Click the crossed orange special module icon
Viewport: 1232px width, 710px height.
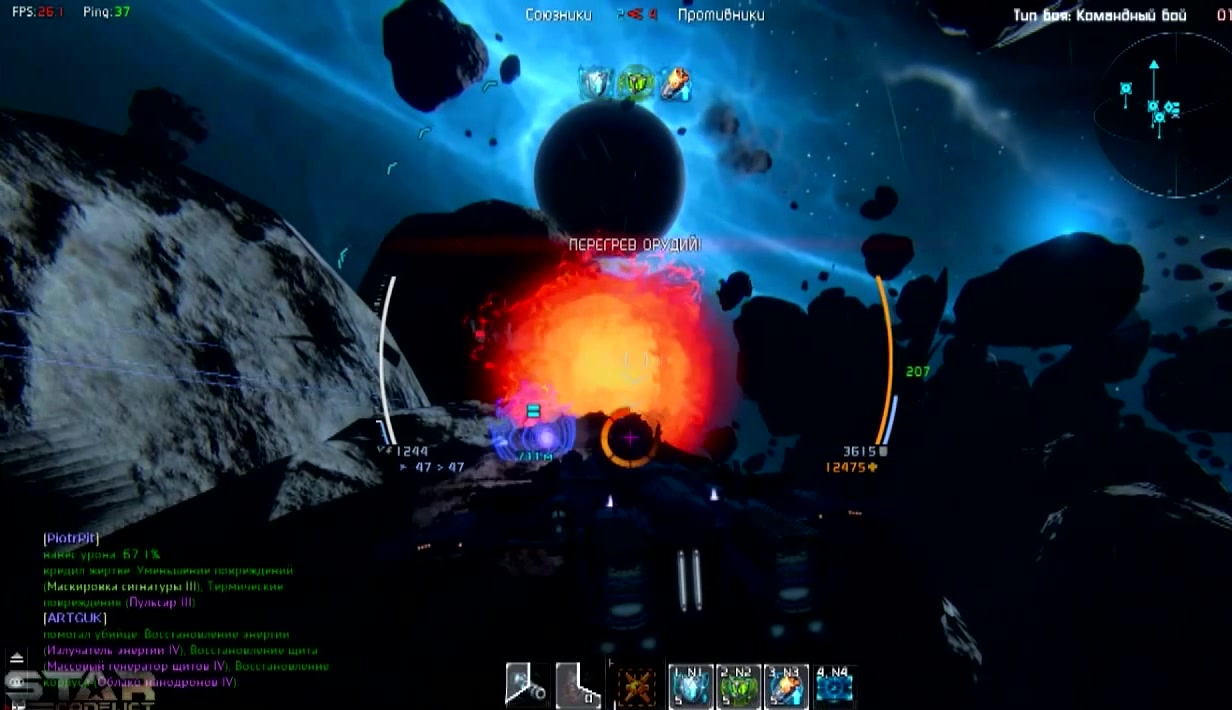pyautogui.click(x=636, y=688)
